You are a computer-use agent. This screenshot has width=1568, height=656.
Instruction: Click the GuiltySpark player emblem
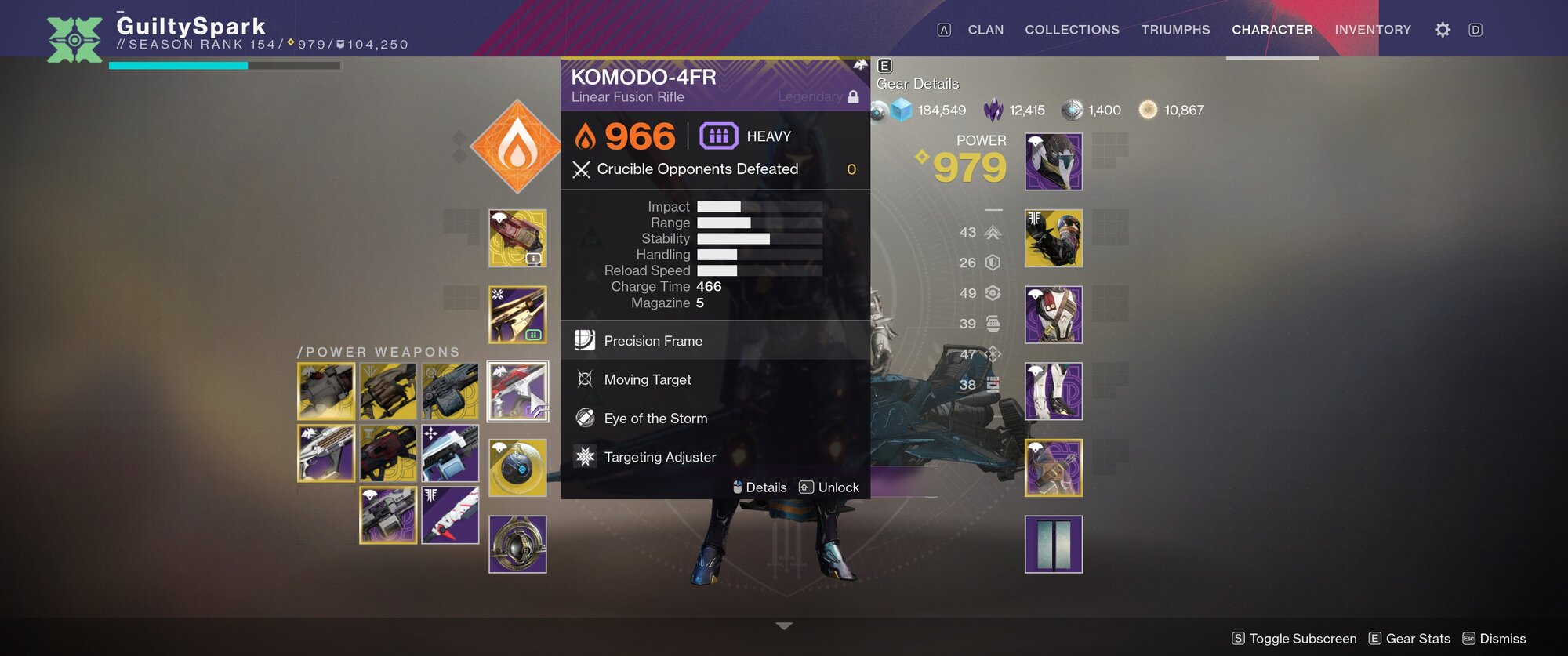tap(74, 39)
